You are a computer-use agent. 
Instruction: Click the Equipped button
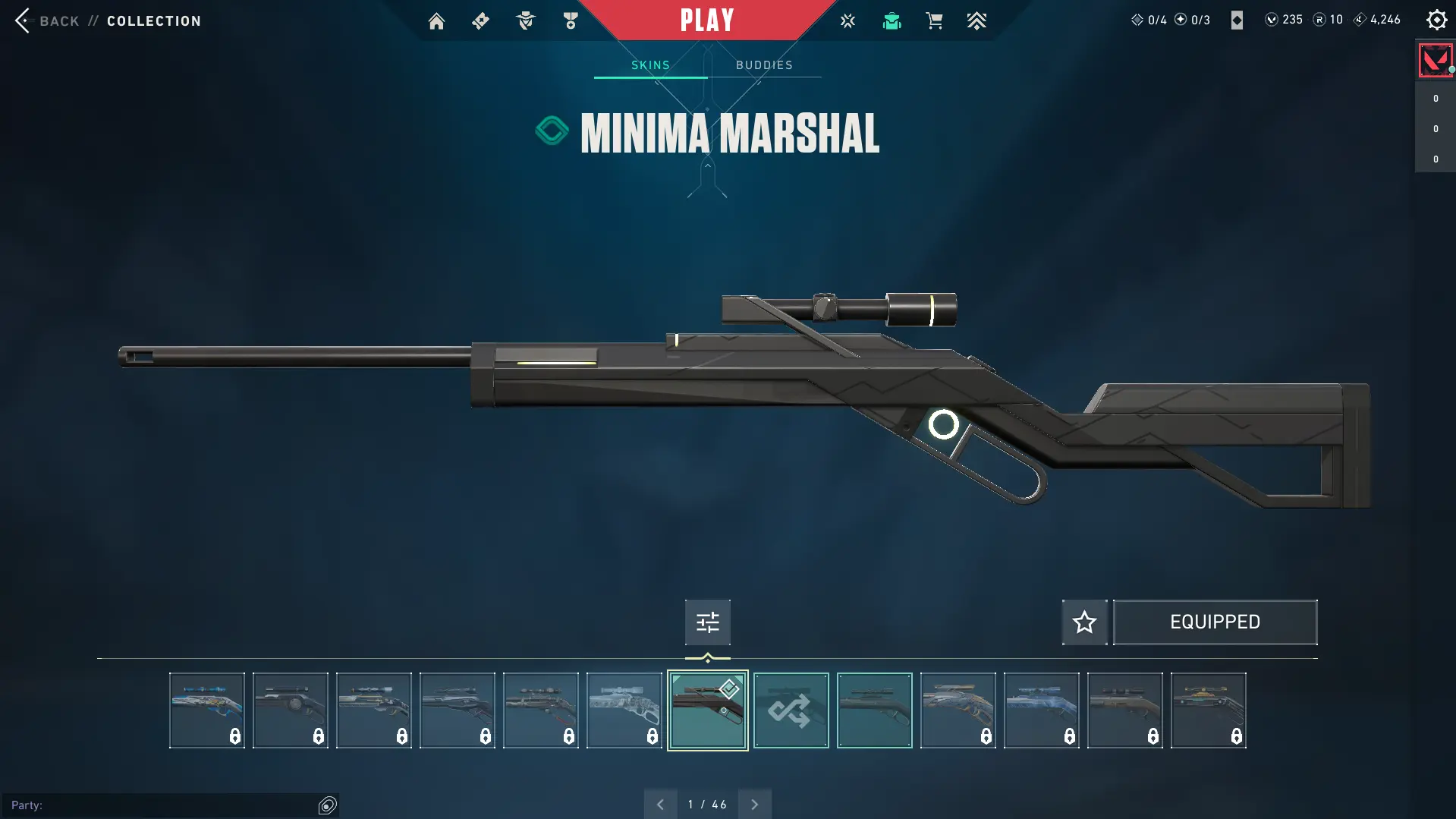(x=1215, y=622)
